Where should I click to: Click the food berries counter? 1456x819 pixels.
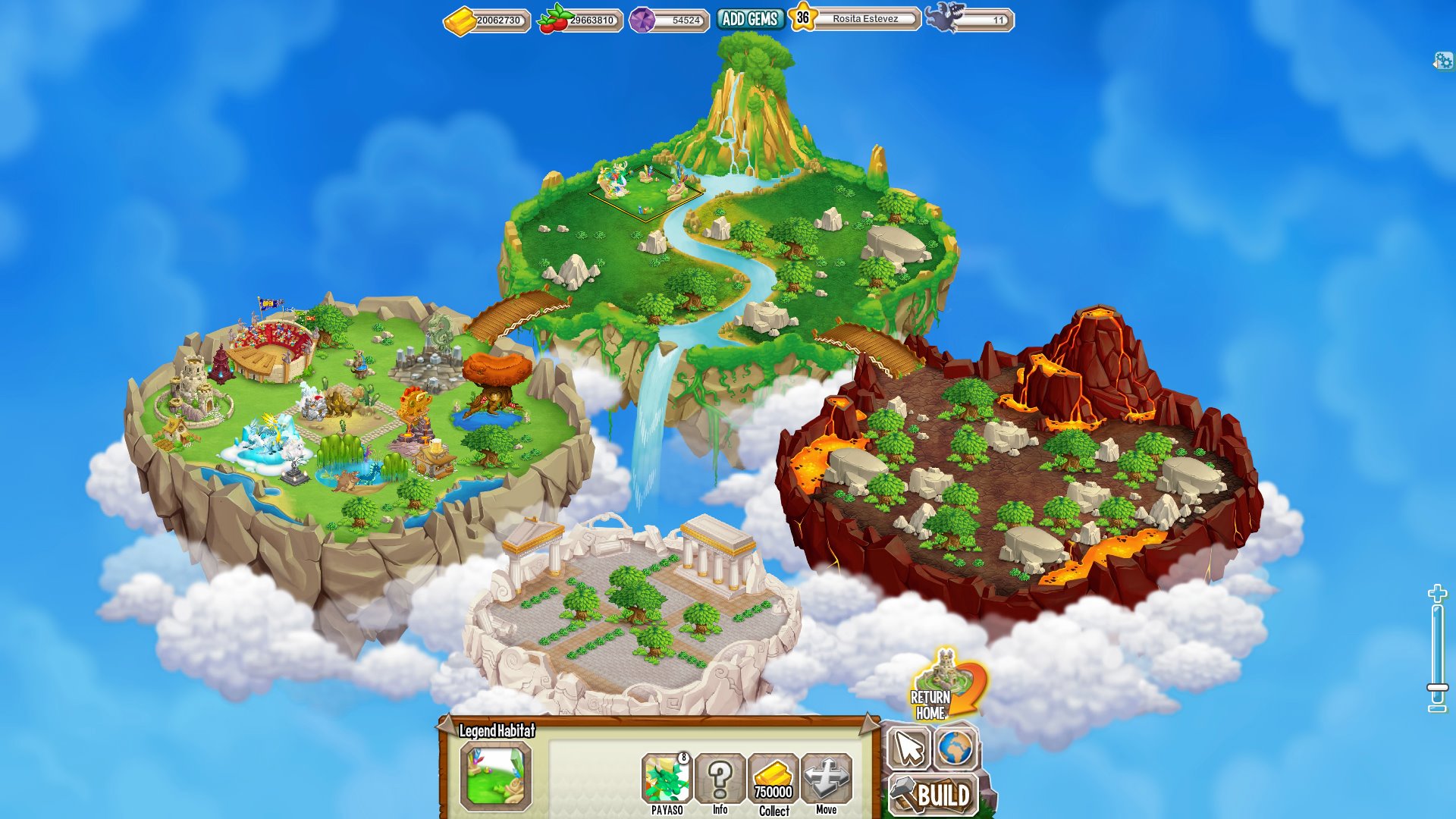pyautogui.click(x=581, y=20)
